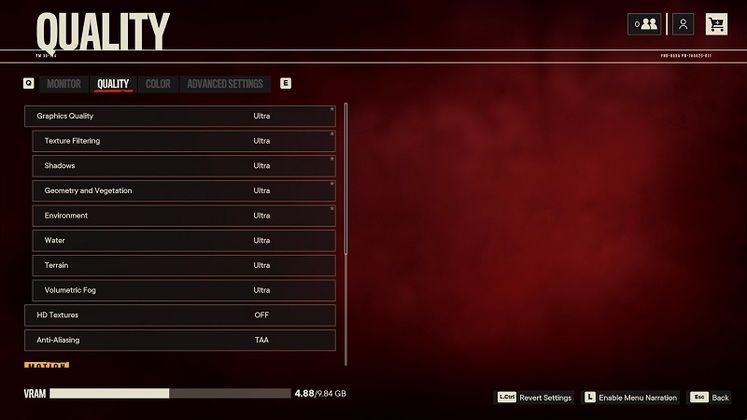This screenshot has width=747, height=420.
Task: Click the Environment quality option
Action: [184, 216]
